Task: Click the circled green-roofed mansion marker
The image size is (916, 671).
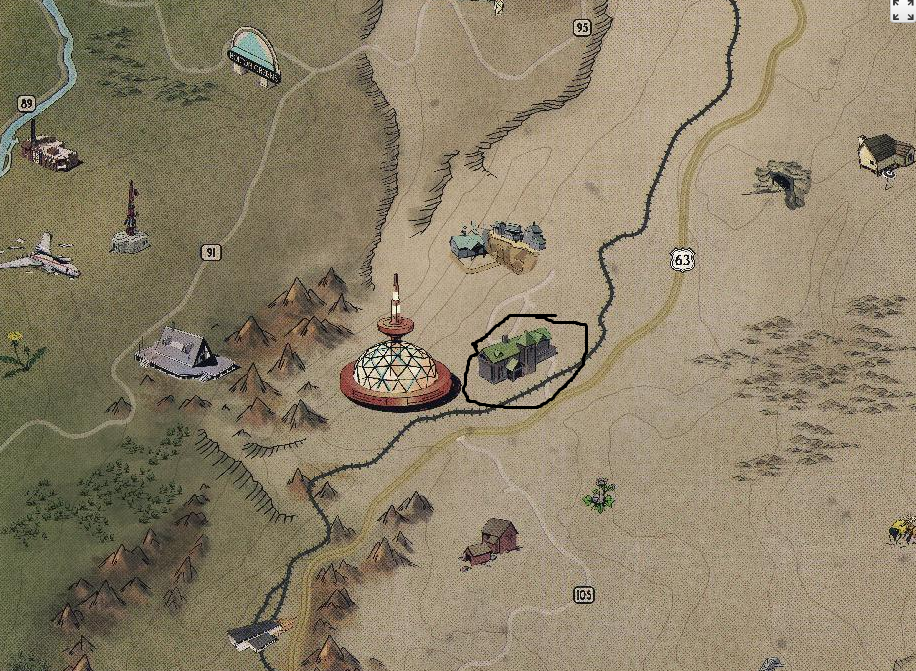Action: click(x=515, y=356)
